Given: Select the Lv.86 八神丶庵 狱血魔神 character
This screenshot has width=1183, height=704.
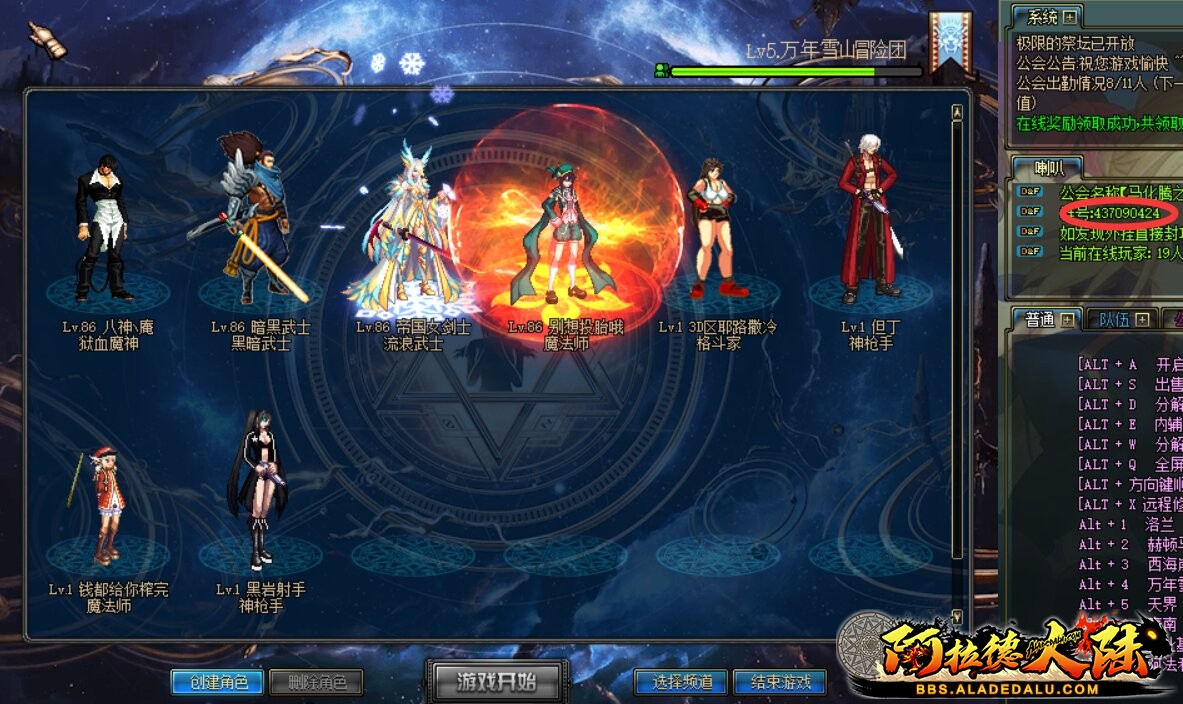Looking at the screenshot, I should [x=105, y=232].
